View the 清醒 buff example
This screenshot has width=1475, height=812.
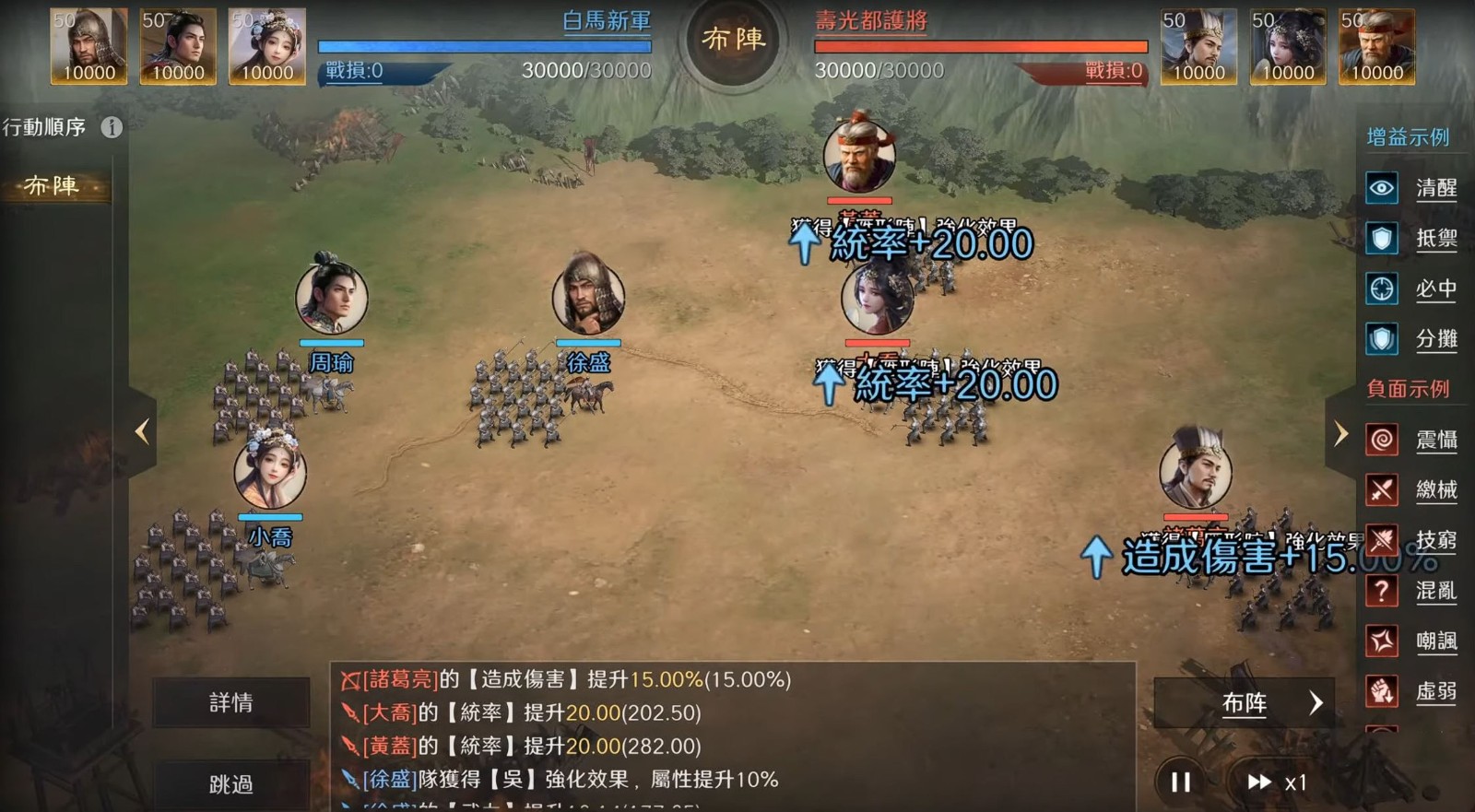[1410, 189]
